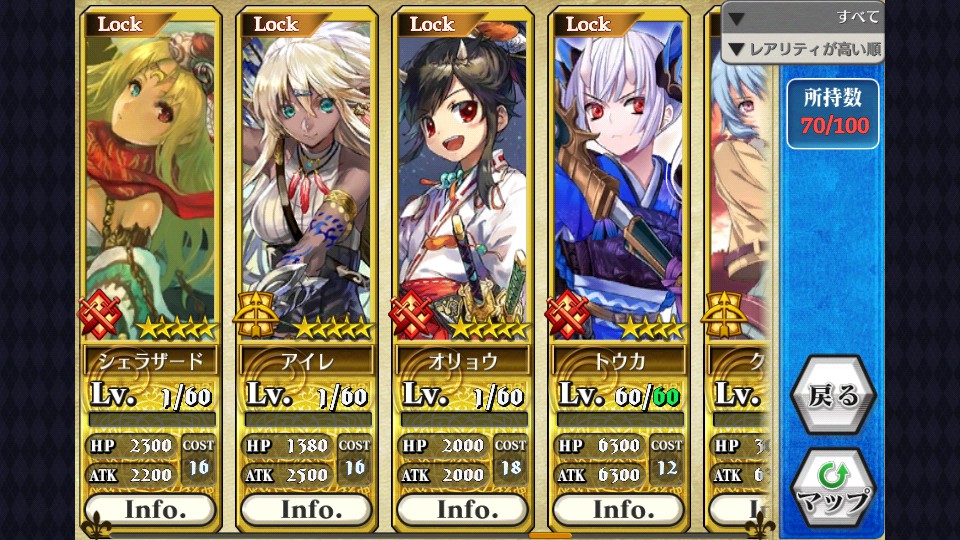
Task: Open the すべて filter dropdown
Action: pyautogui.click(x=803, y=17)
